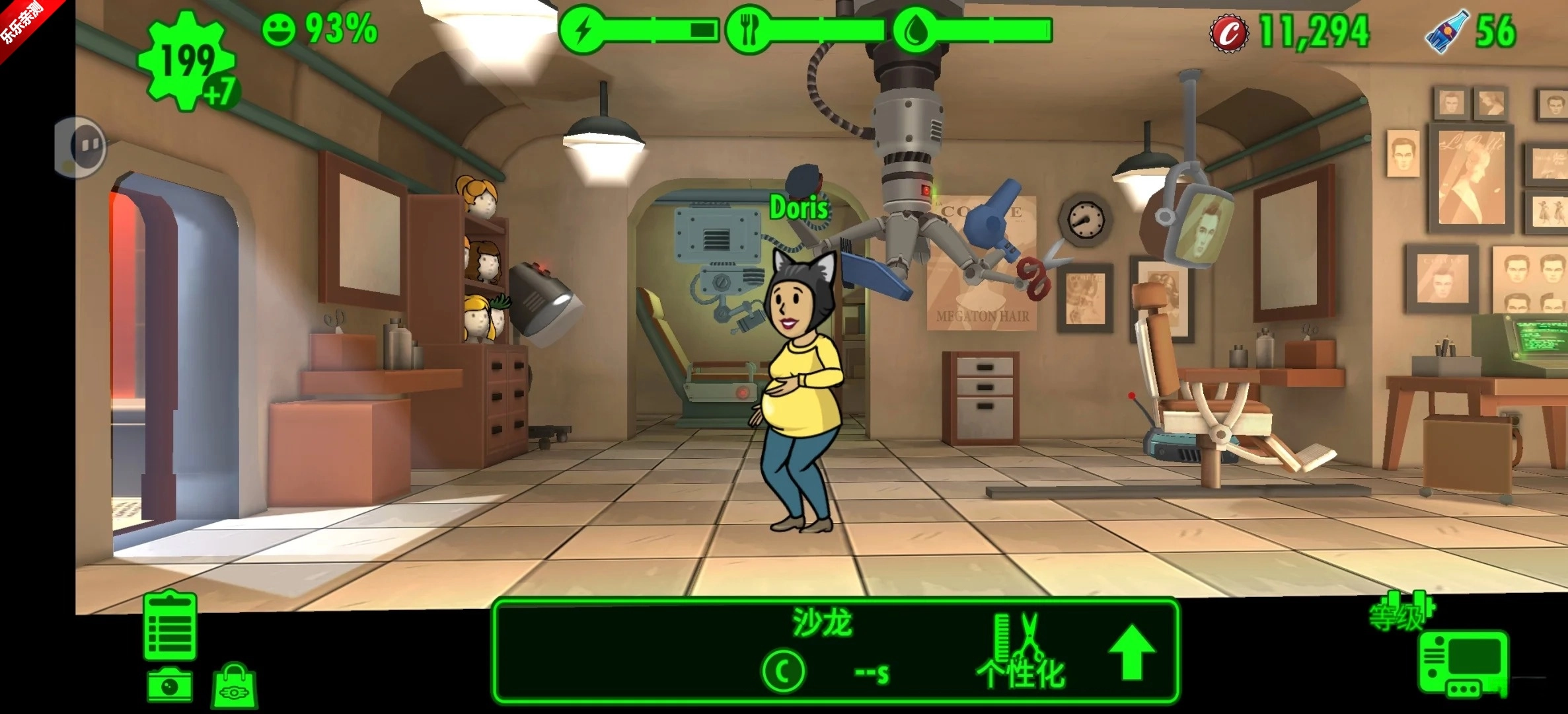The width and height of the screenshot is (1568, 714).
Task: Upgrade the salon with the arrow button
Action: coord(1132,651)
